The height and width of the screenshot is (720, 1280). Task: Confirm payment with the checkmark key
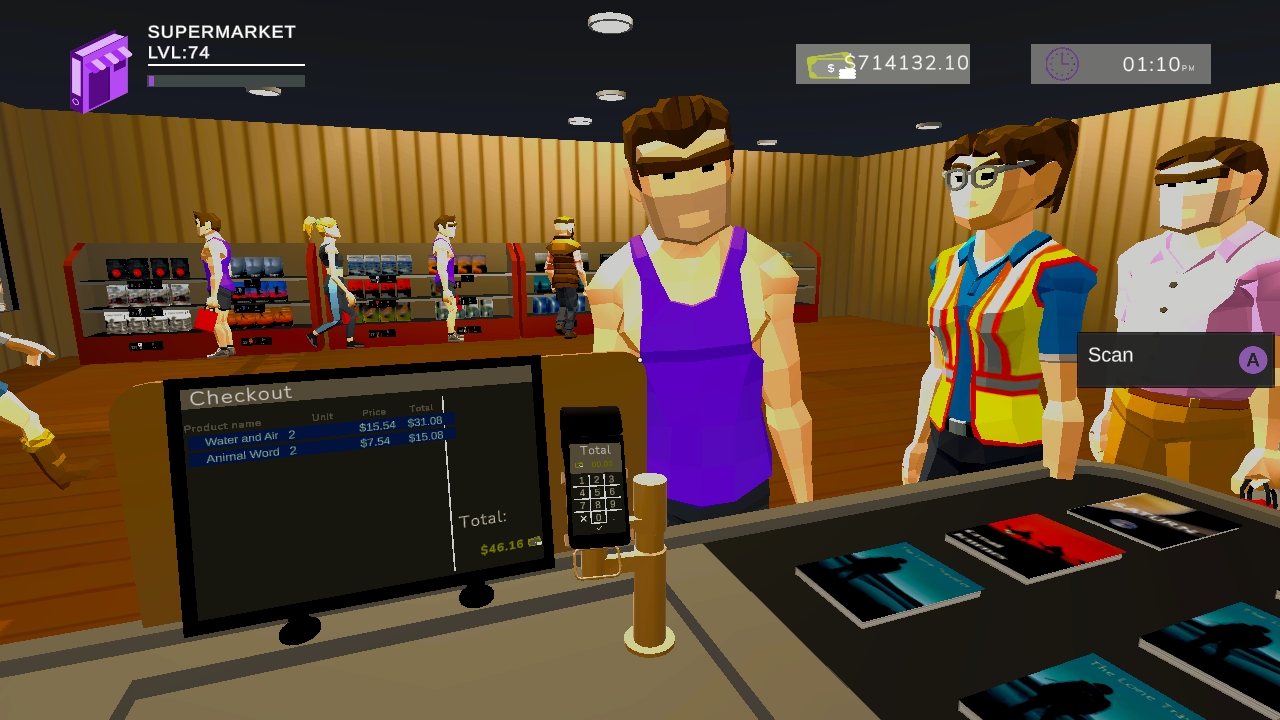pyautogui.click(x=599, y=528)
